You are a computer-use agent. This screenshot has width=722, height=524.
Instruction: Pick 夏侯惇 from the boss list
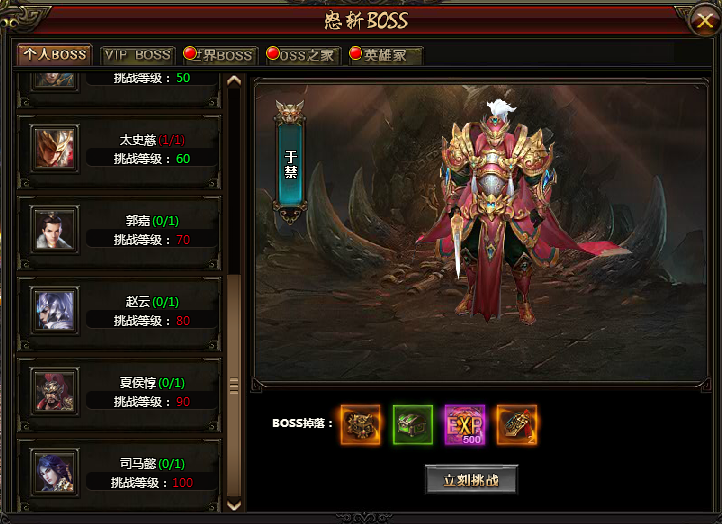pos(119,391)
